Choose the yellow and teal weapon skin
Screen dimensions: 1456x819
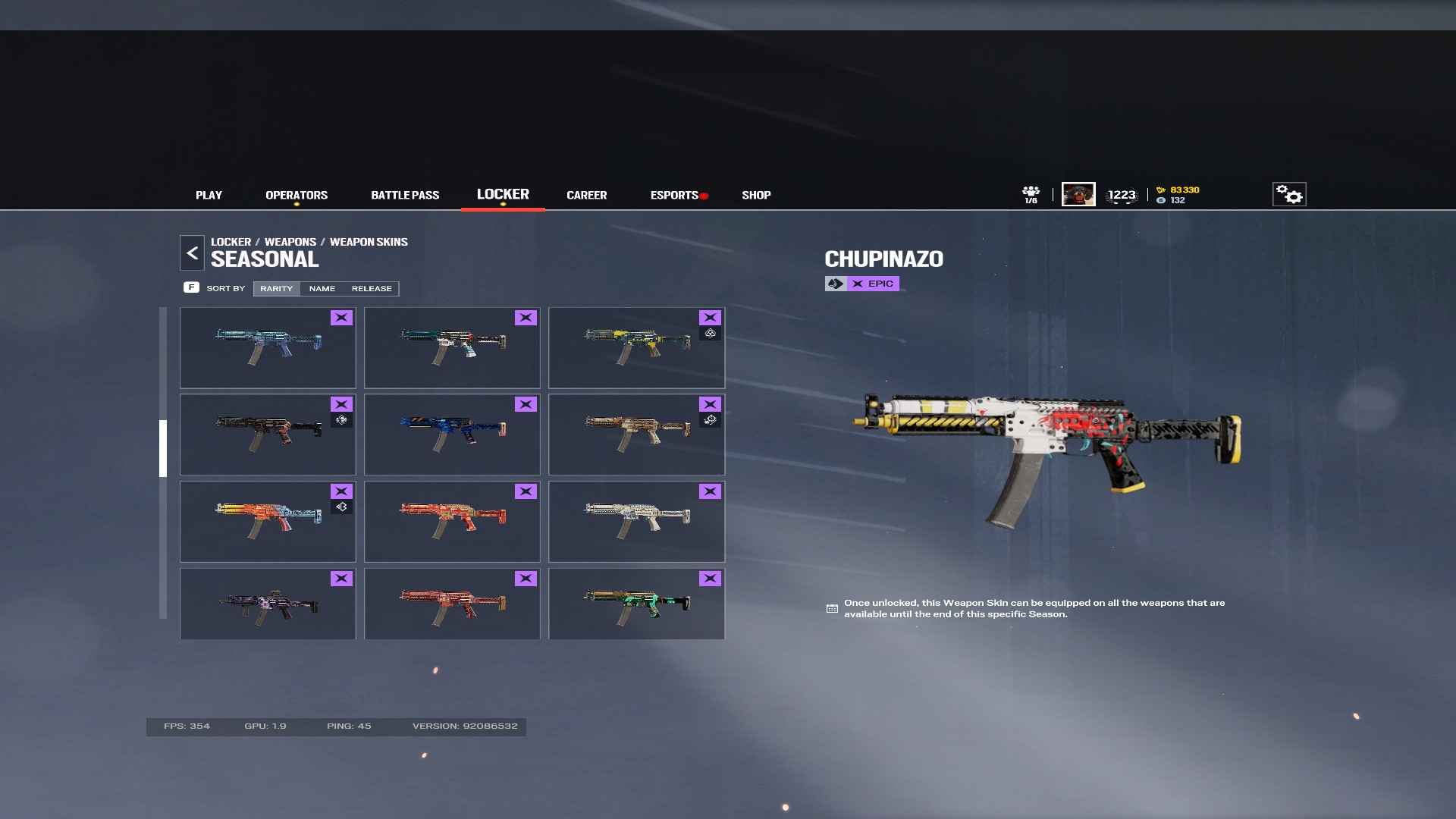(x=636, y=347)
